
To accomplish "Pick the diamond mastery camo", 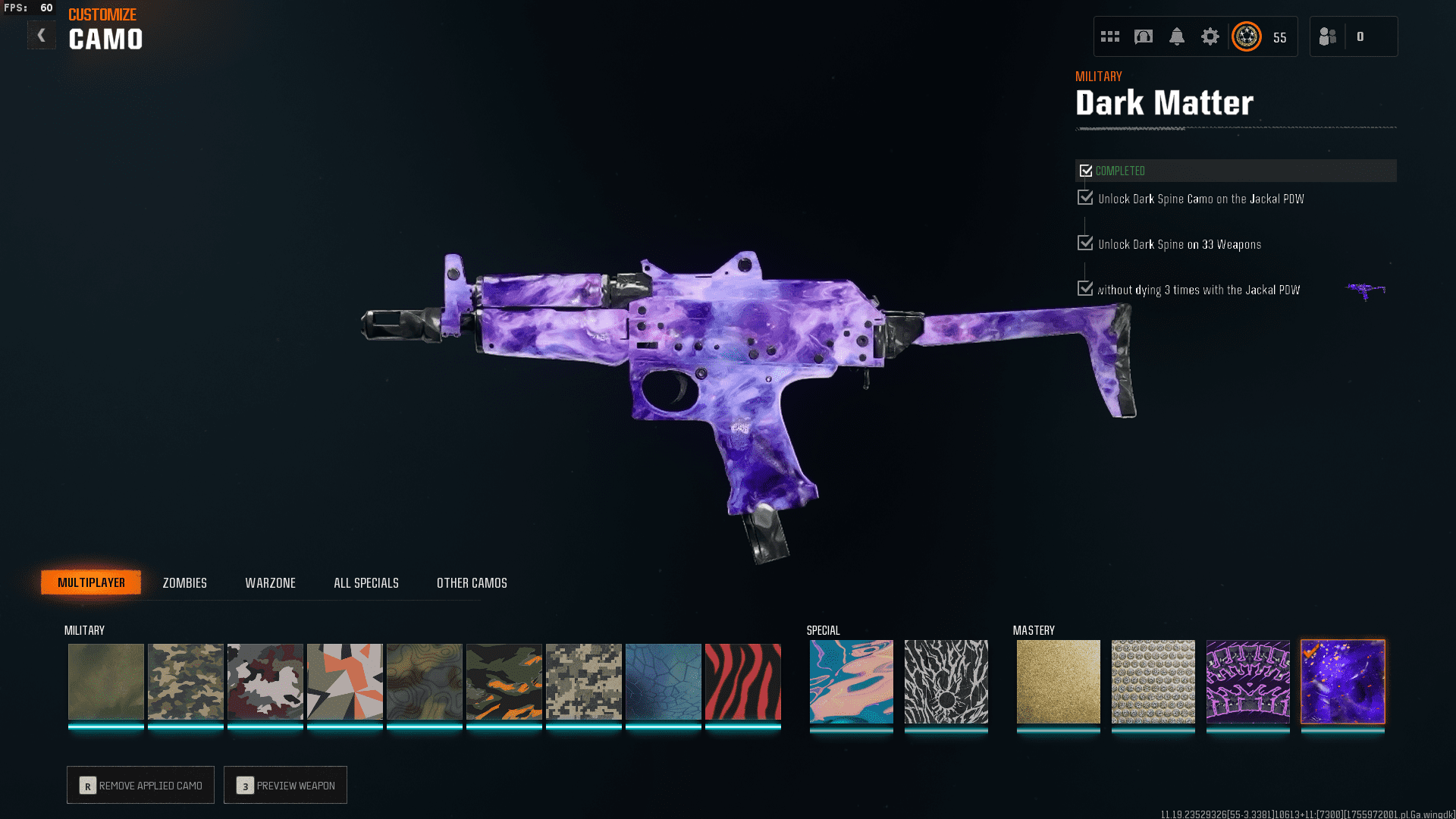I will tap(1153, 681).
